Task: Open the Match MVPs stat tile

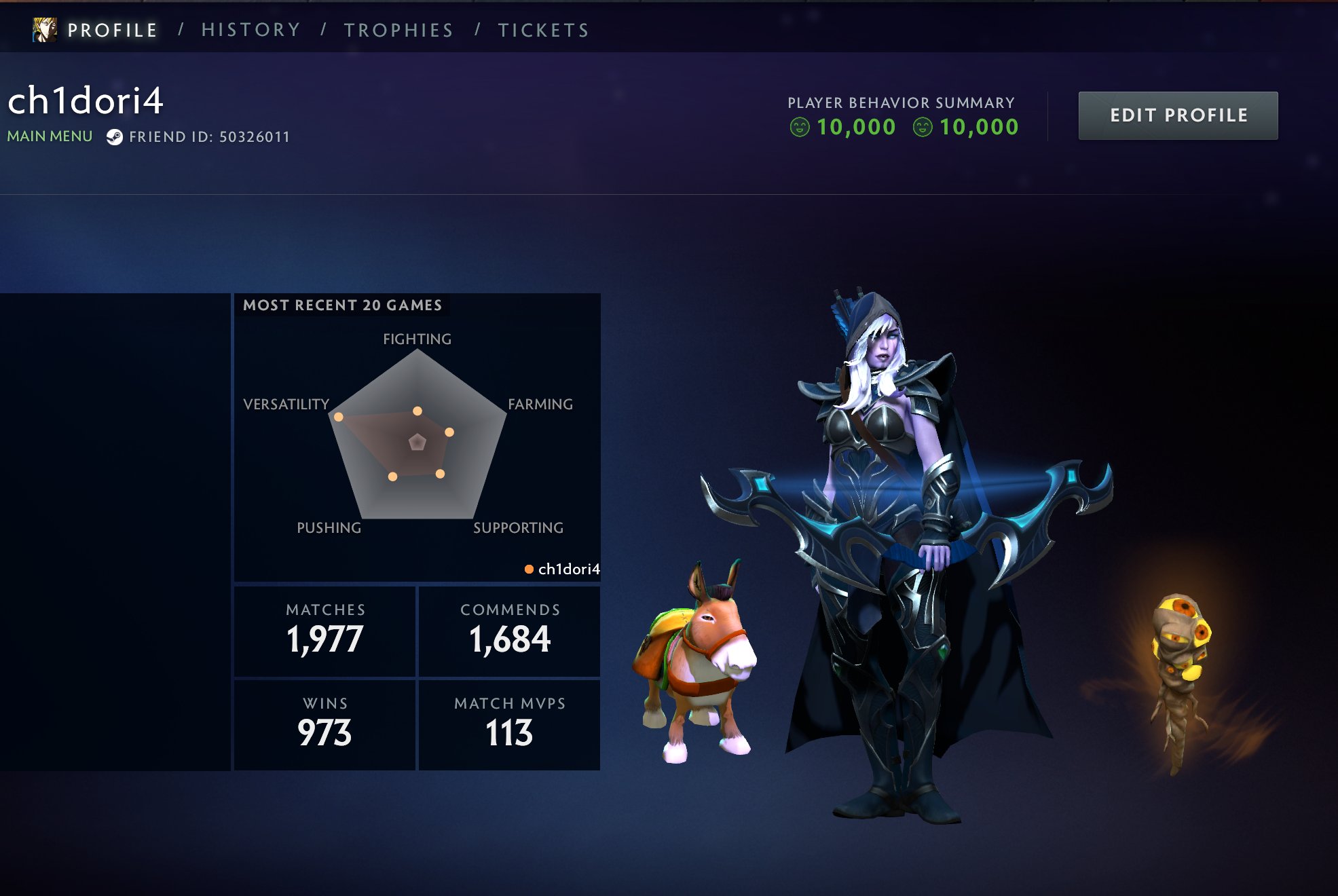Action: tap(510, 725)
